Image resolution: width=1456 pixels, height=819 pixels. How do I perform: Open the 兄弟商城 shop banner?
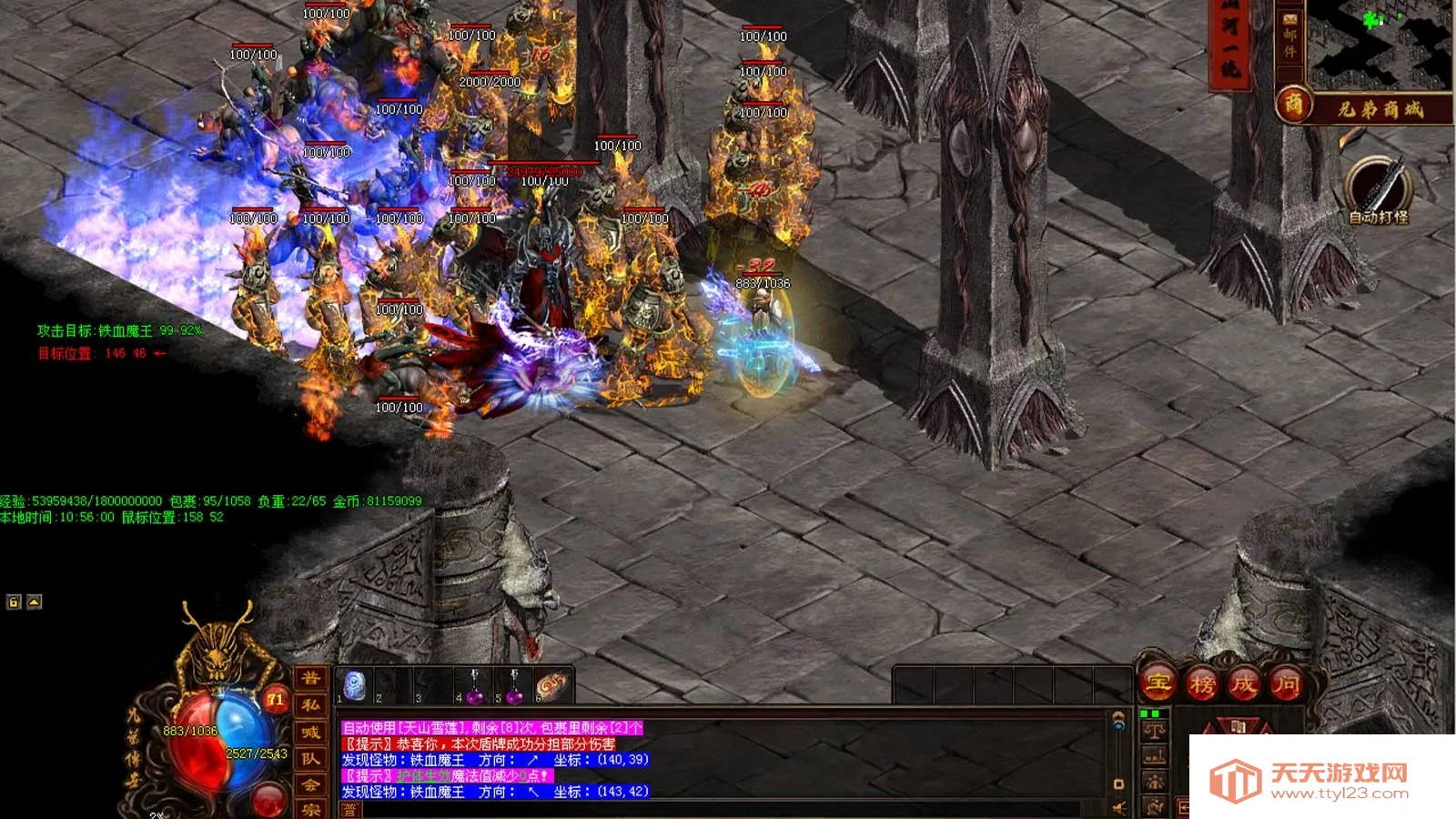(x=1380, y=109)
